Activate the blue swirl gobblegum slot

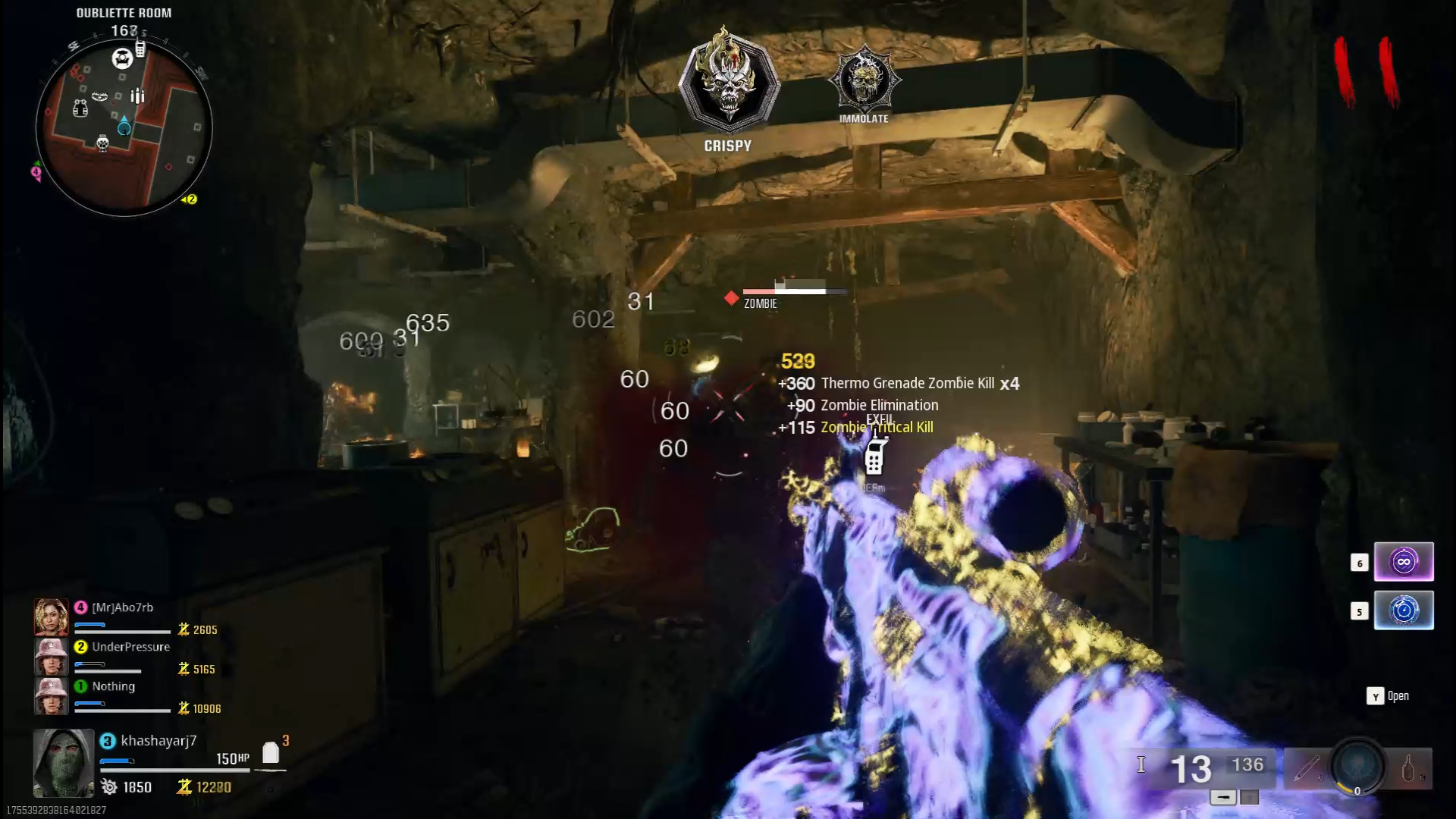point(1403,610)
